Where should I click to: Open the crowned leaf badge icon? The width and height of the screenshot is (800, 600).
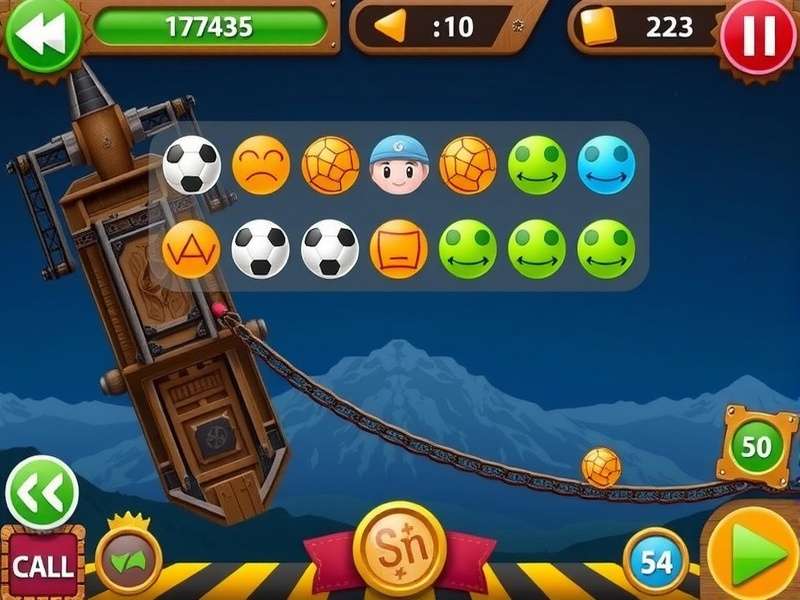point(129,558)
